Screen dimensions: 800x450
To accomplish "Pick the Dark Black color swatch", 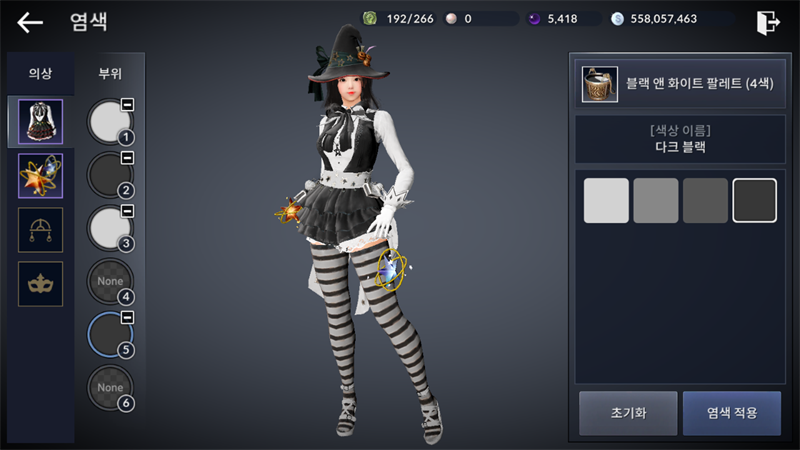I will (x=755, y=200).
